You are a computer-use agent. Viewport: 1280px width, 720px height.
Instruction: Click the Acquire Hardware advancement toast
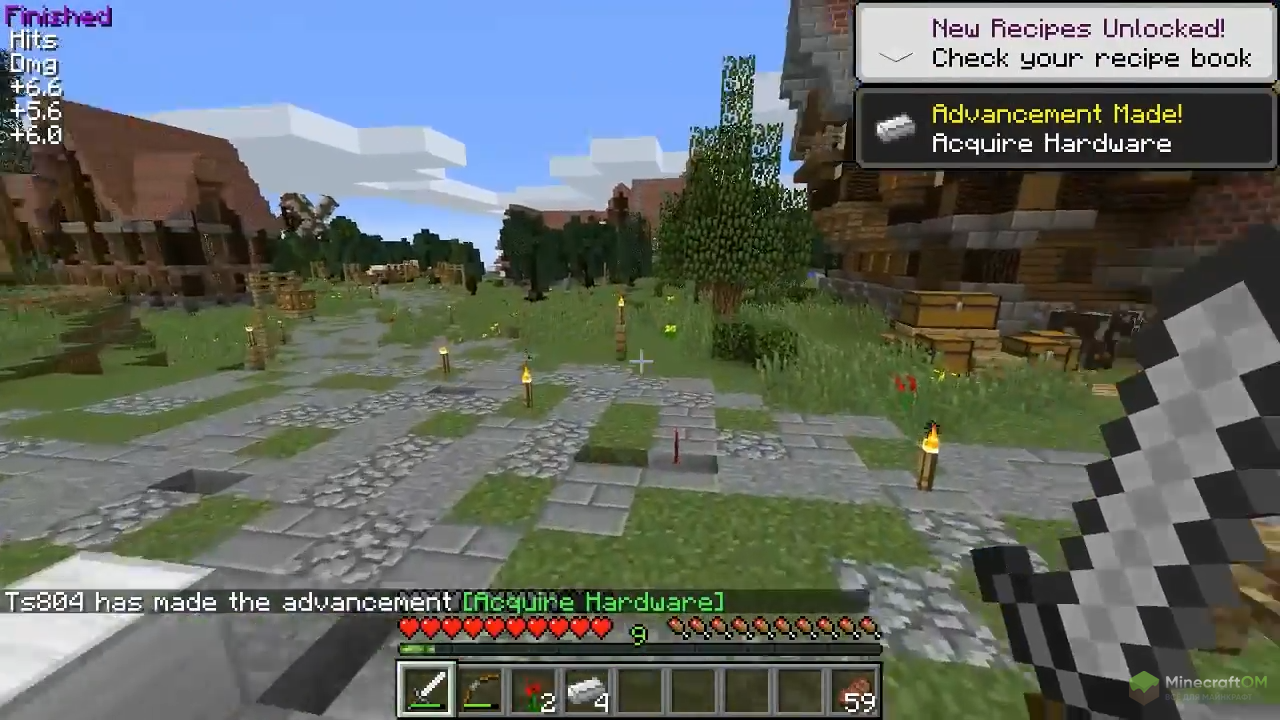click(1066, 129)
